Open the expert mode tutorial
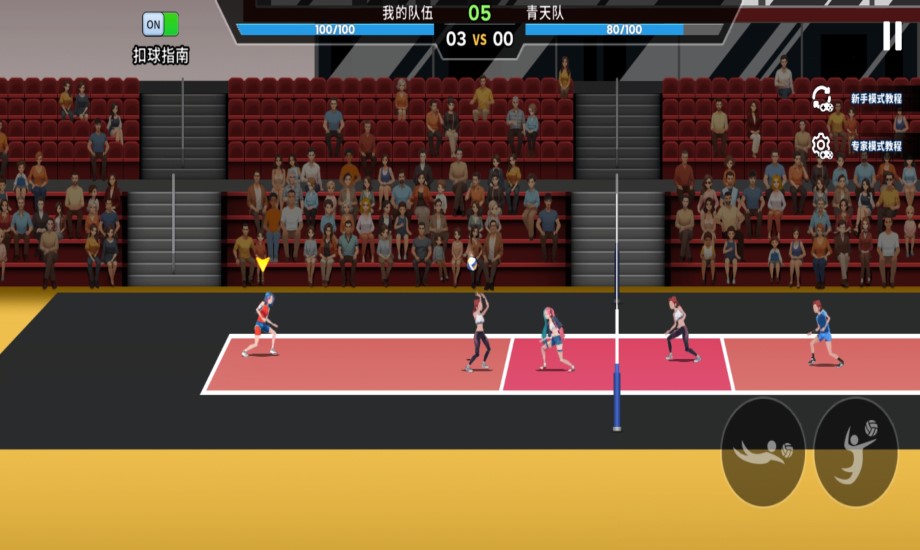The height and width of the screenshot is (550, 920). (857, 146)
